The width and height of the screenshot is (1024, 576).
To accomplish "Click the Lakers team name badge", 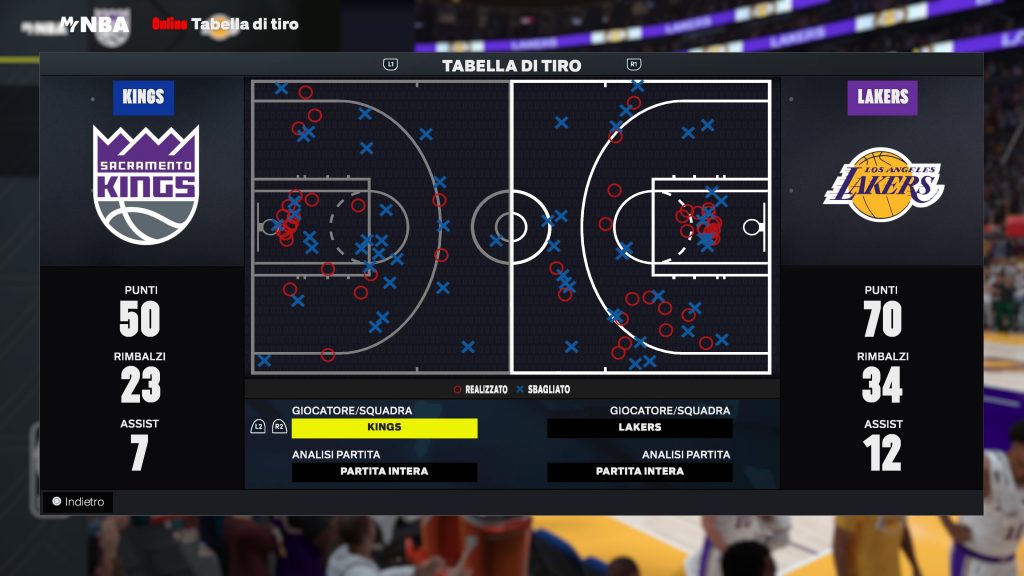I will click(x=882, y=98).
